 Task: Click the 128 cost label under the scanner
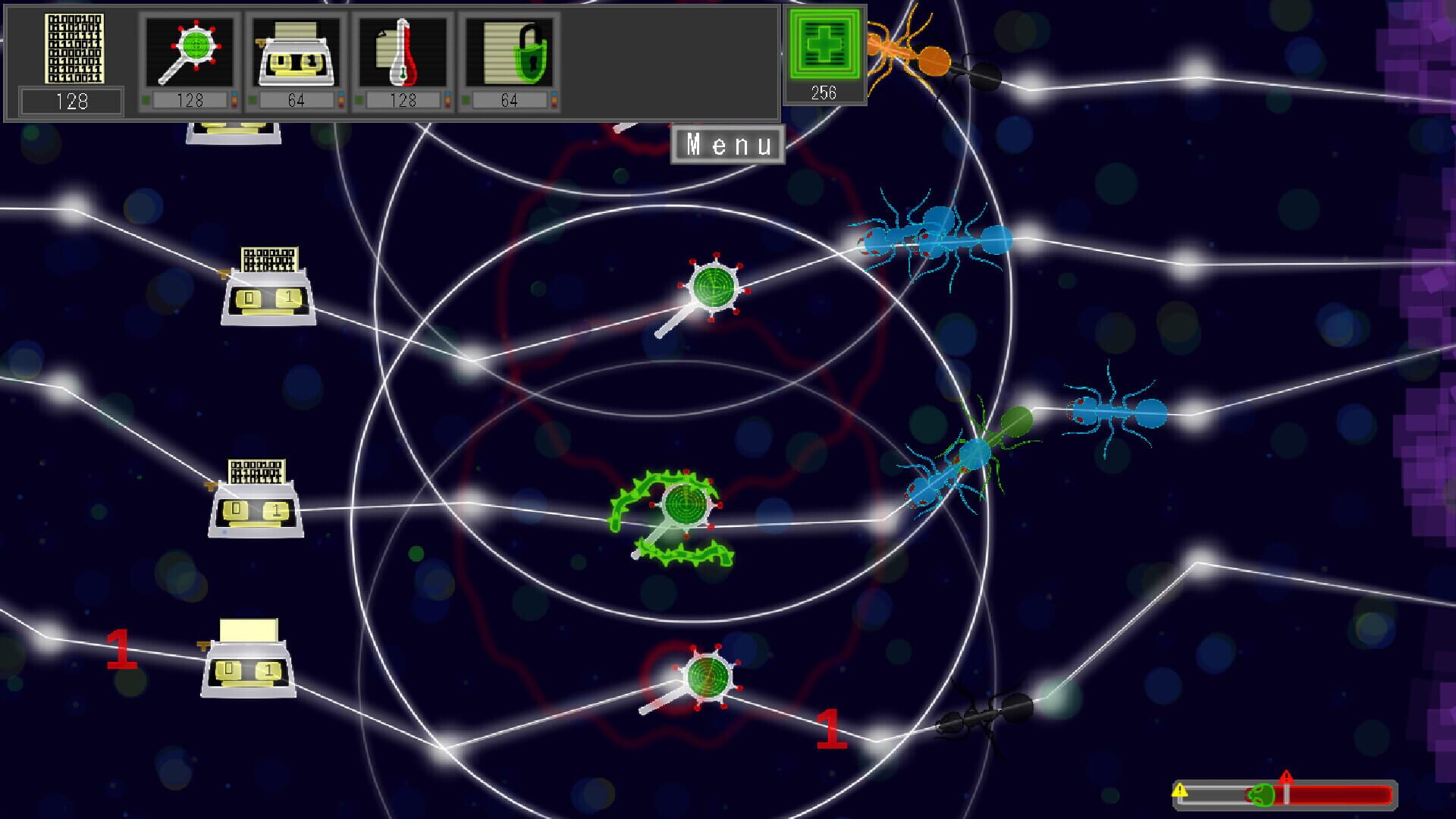[x=192, y=99]
